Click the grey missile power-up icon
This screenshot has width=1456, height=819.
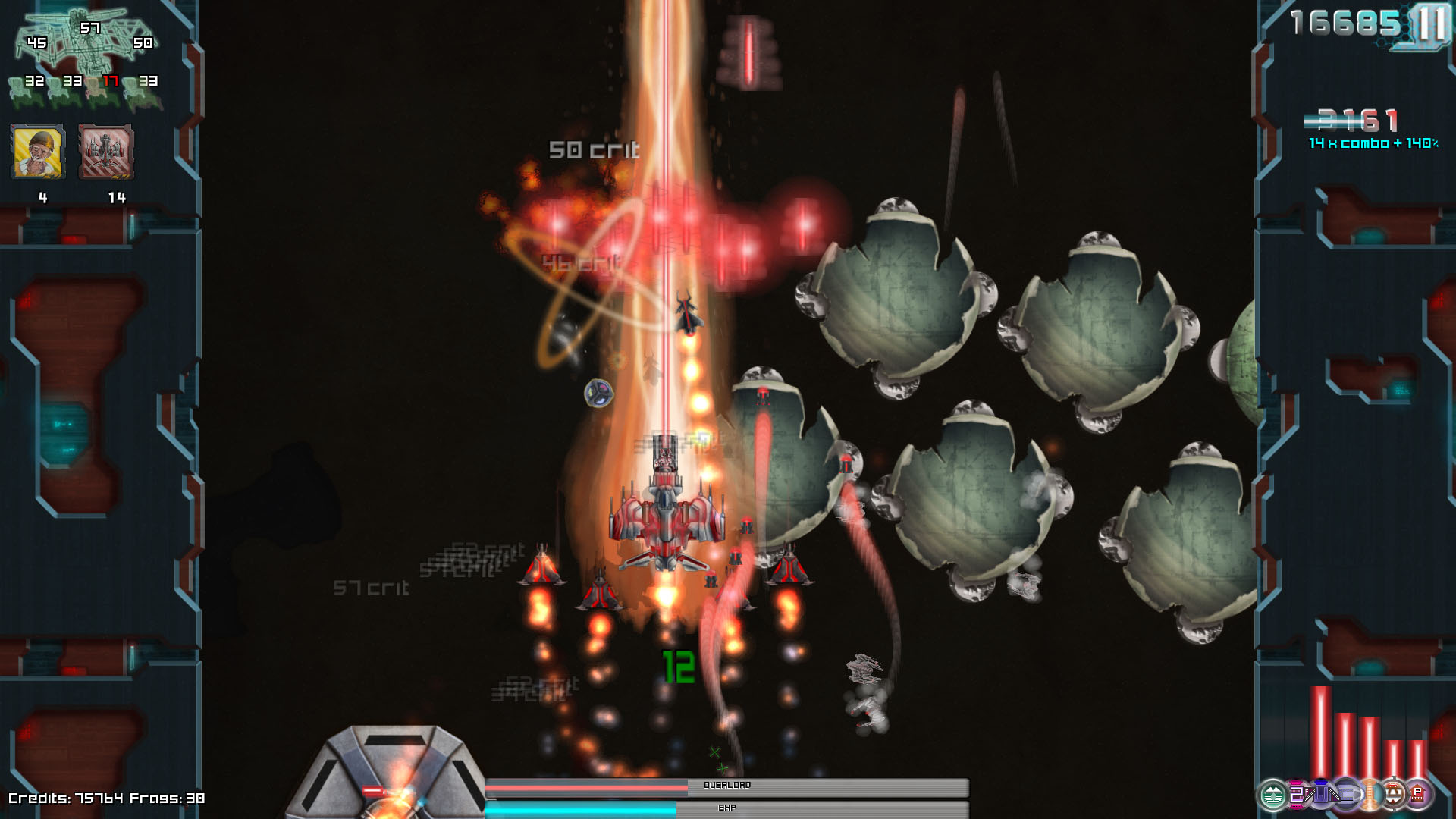tap(1347, 794)
